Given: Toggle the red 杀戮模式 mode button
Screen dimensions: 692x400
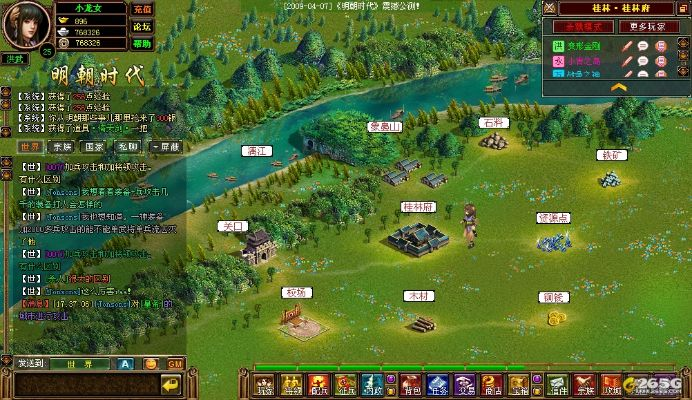Looking at the screenshot, I should click(x=582, y=26).
